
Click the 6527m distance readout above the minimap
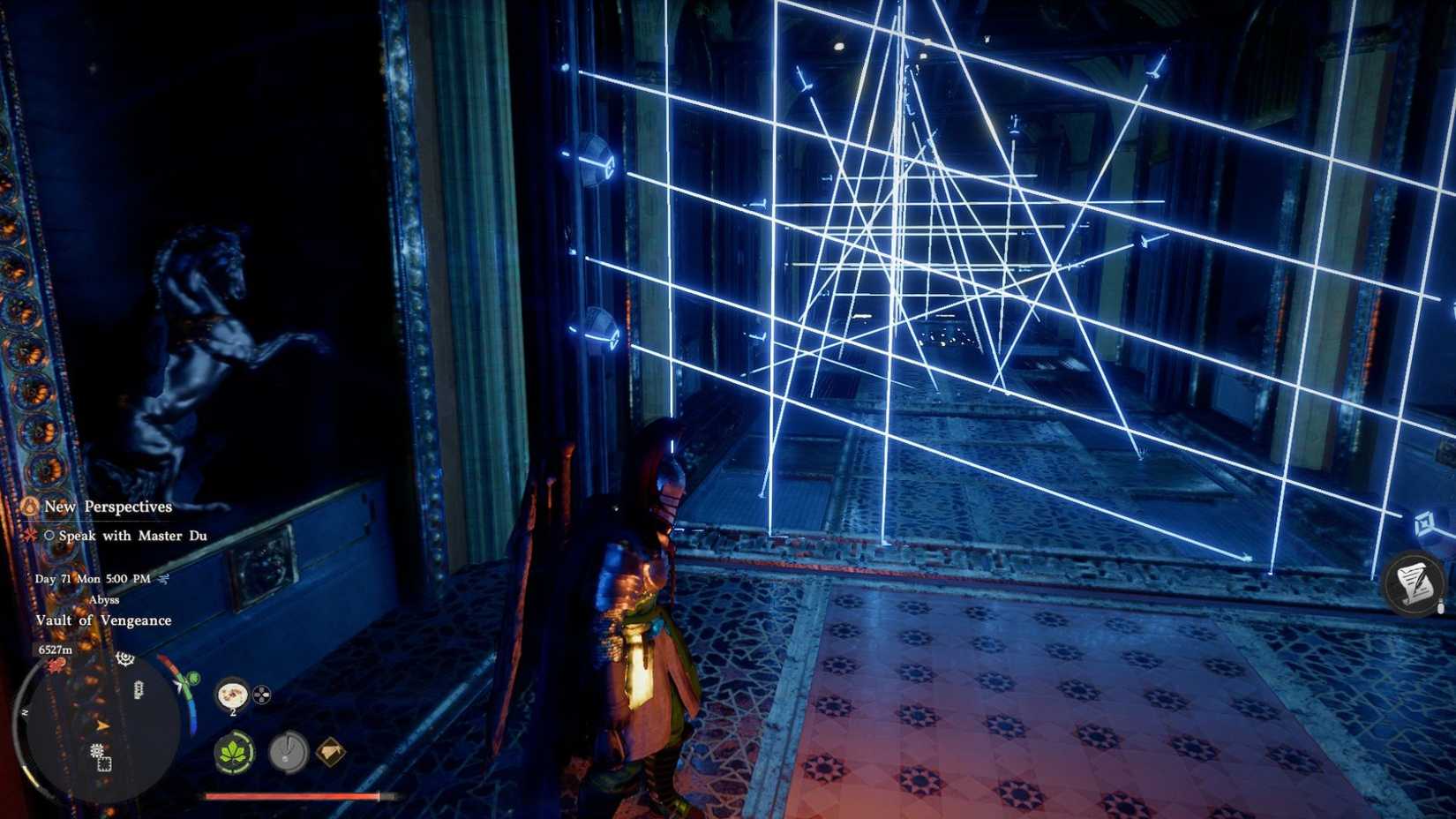tap(56, 650)
